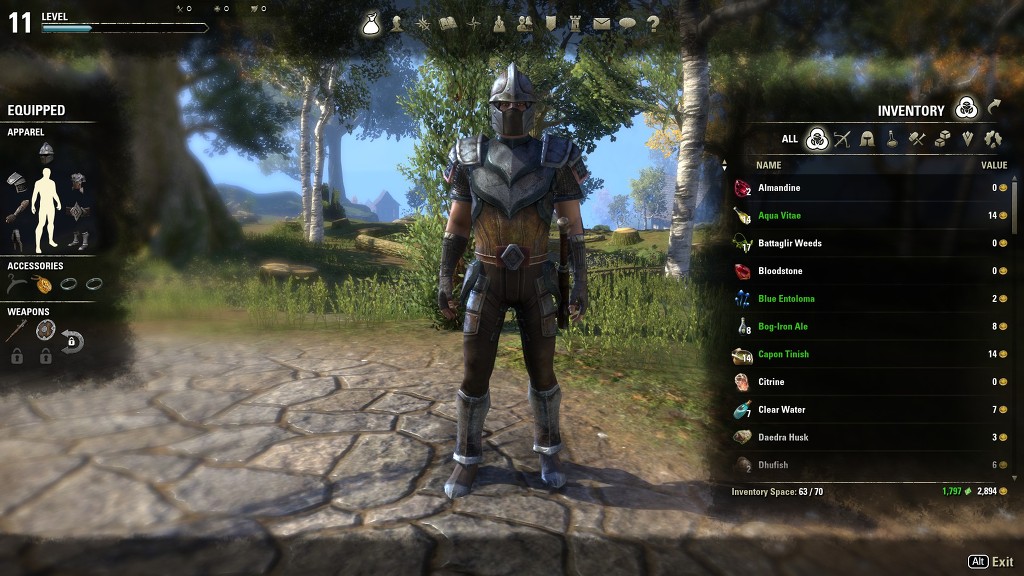Sort inventory by Name column
Screen dimensions: 1024x576
pos(769,165)
